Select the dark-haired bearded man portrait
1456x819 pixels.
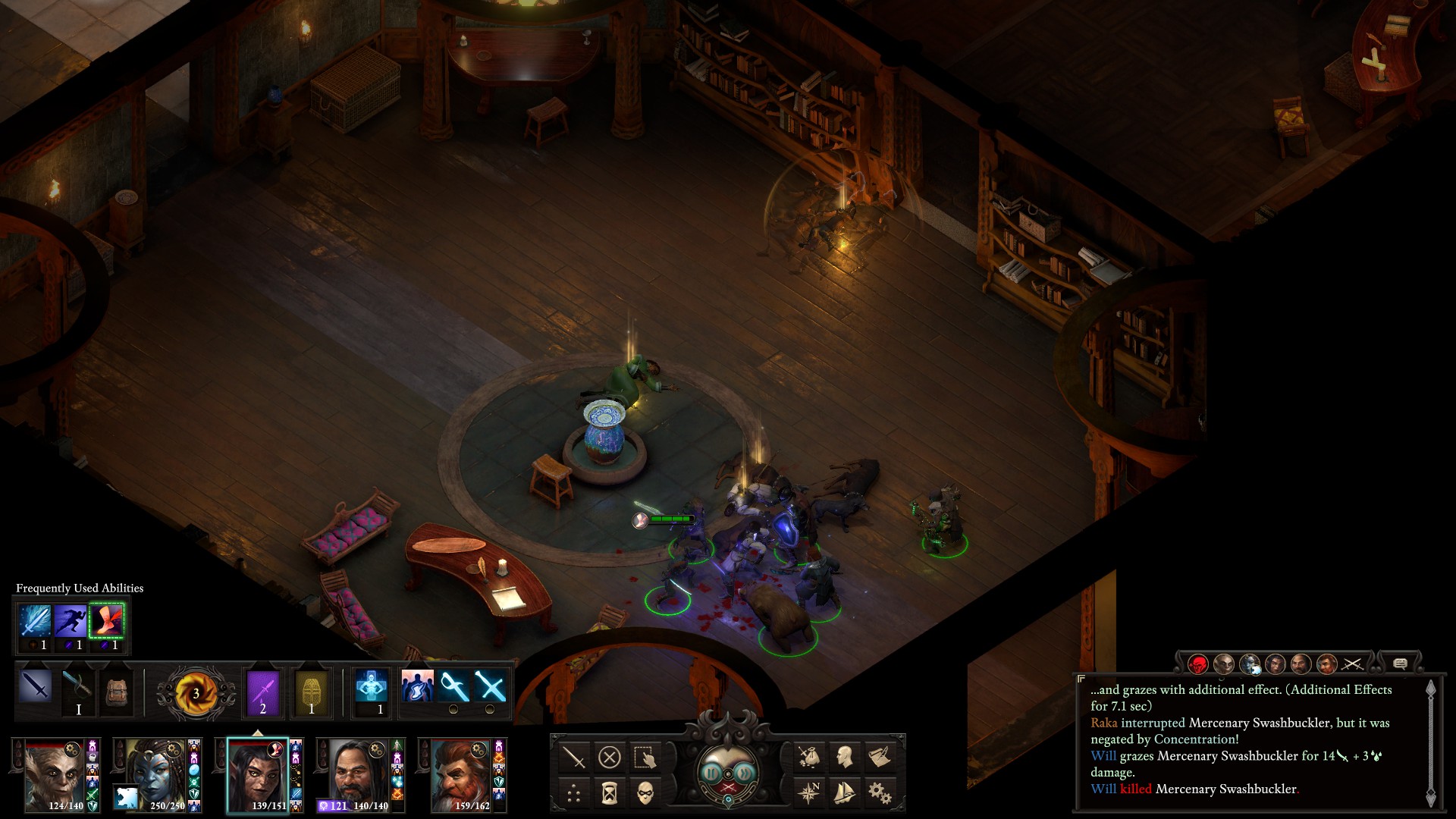pyautogui.click(x=356, y=775)
